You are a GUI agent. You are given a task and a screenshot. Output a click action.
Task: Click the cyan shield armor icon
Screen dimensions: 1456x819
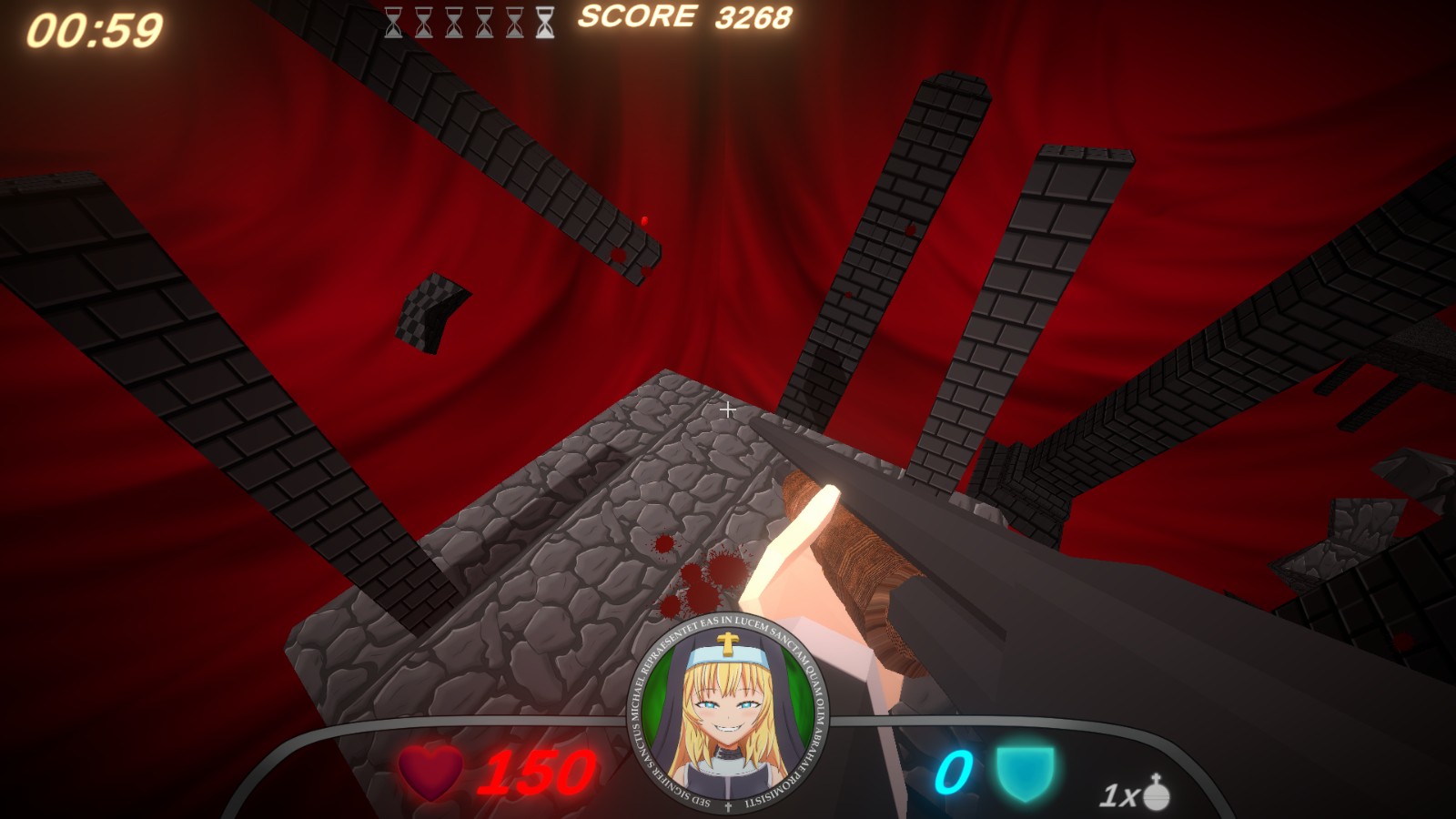pyautogui.click(x=1024, y=773)
